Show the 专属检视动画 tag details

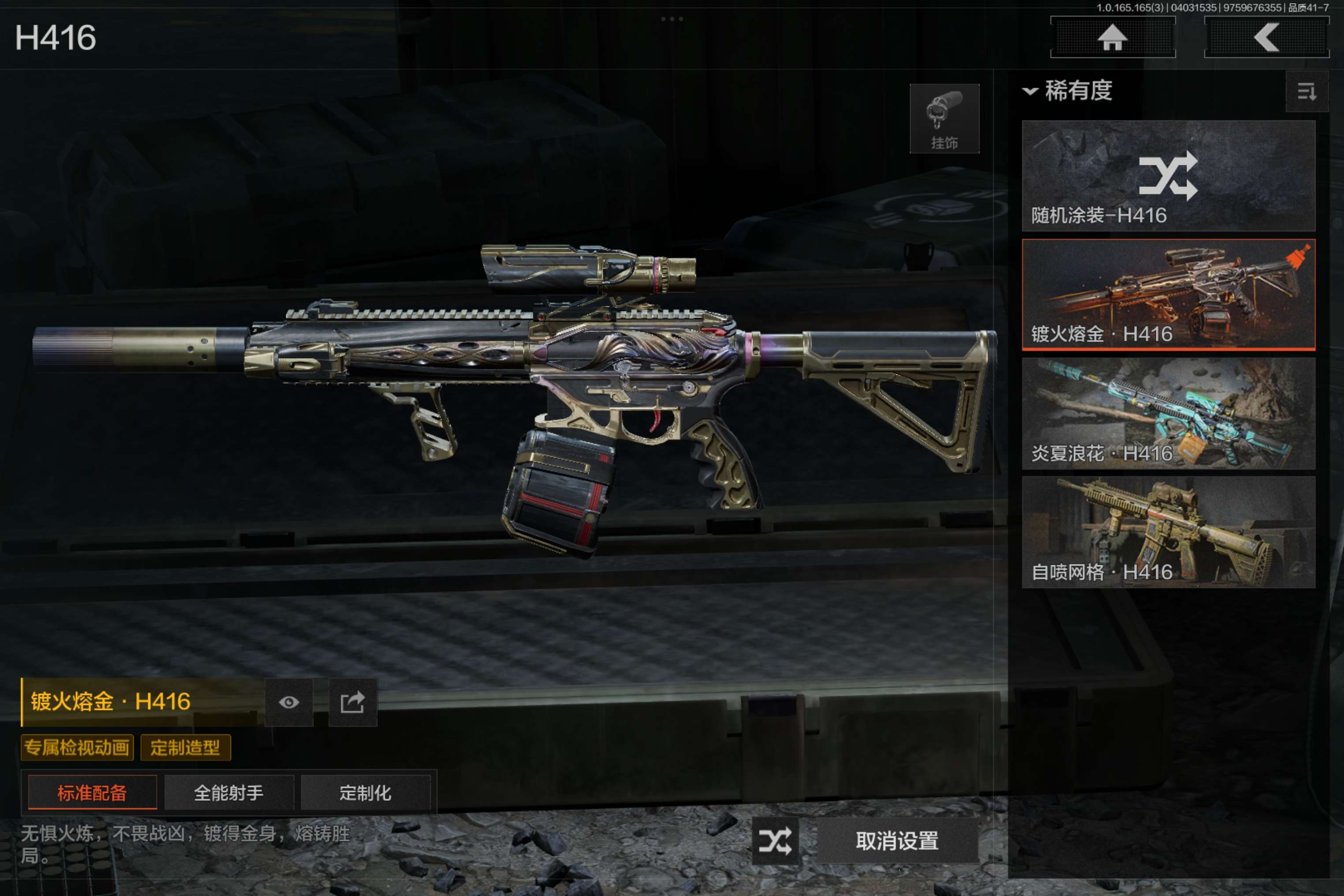pos(77,747)
